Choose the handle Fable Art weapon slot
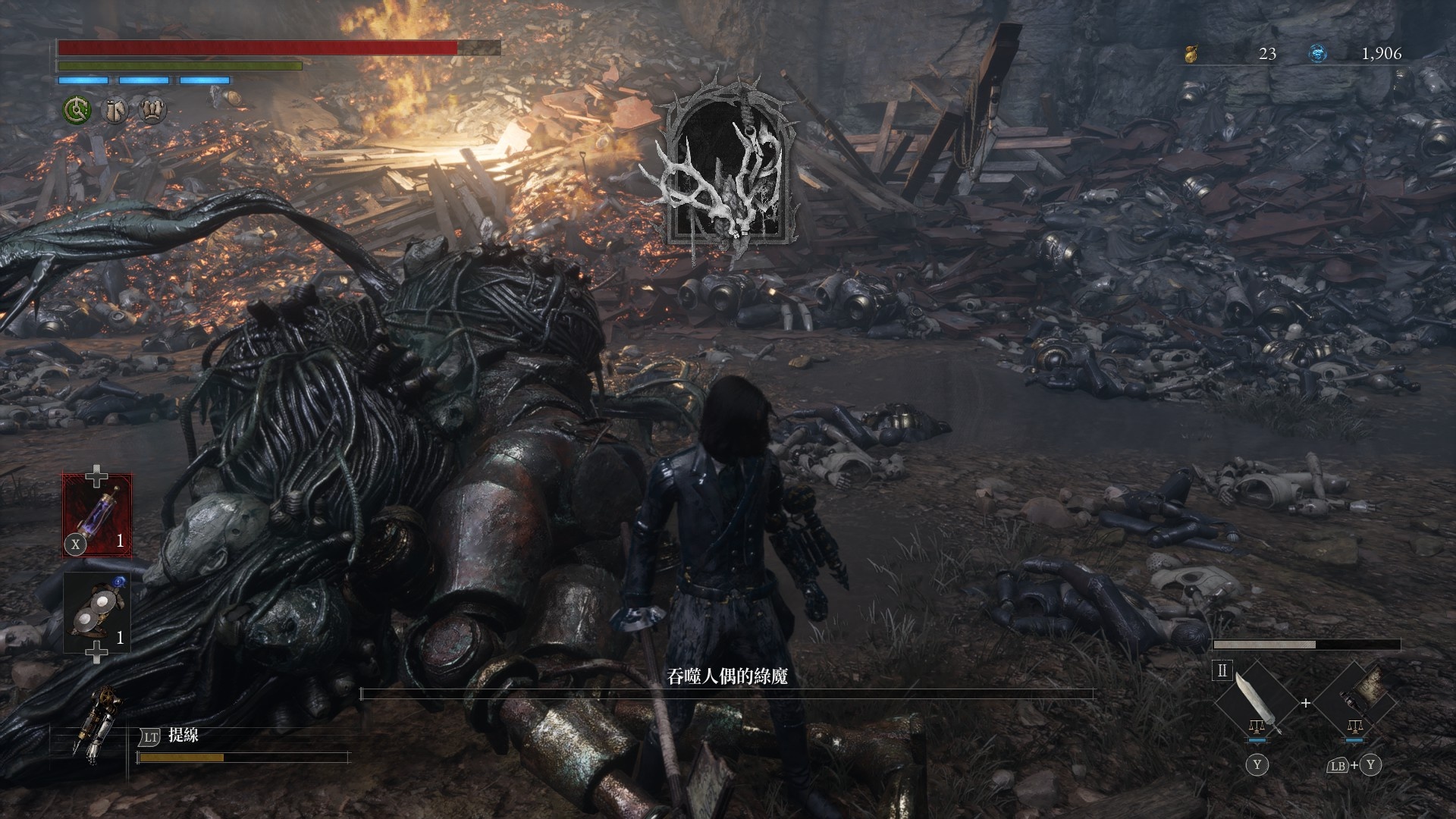Image resolution: width=1456 pixels, height=819 pixels. pos(1354,701)
